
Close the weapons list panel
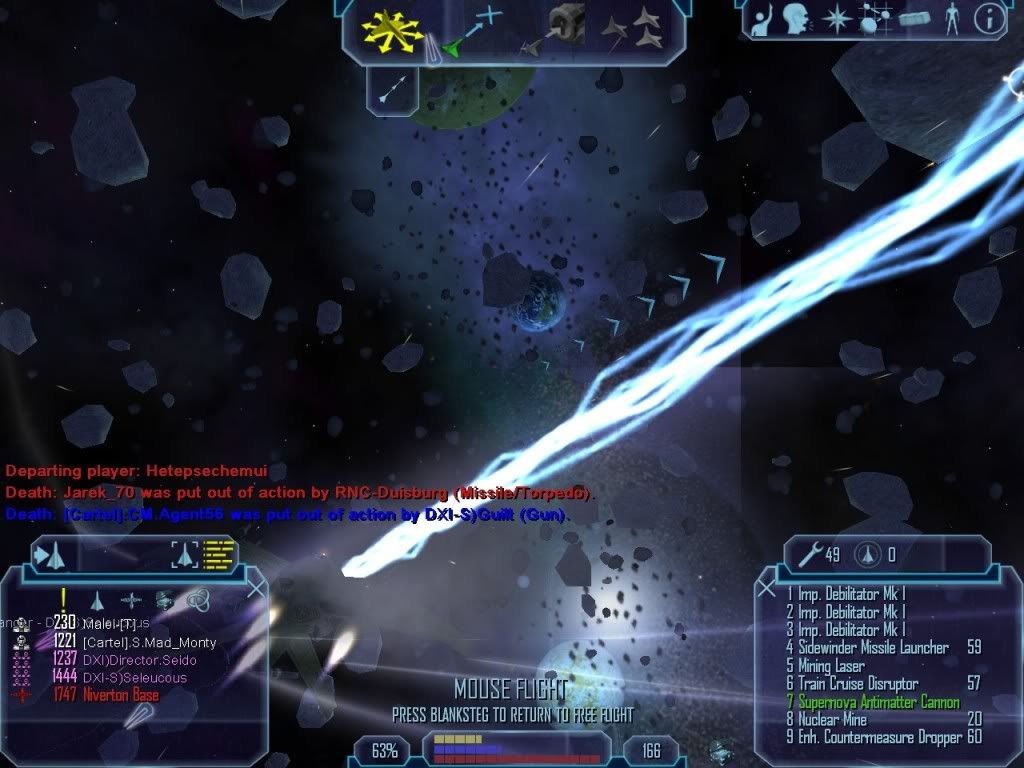765,589
